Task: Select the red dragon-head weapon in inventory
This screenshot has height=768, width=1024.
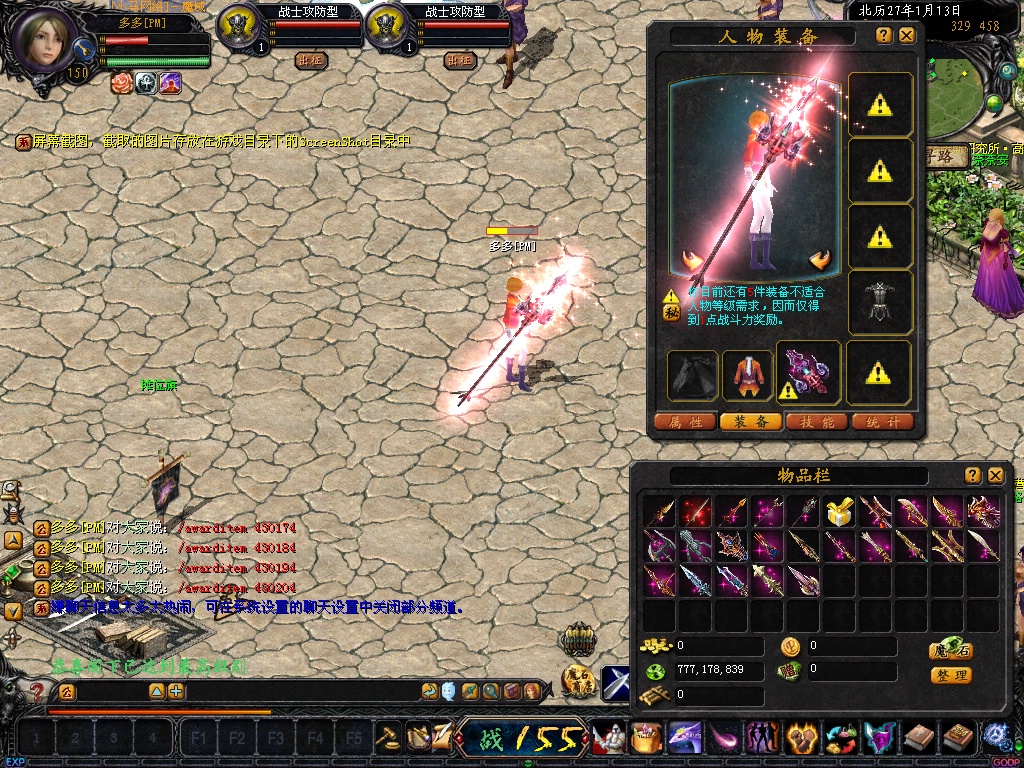Action: 983,512
